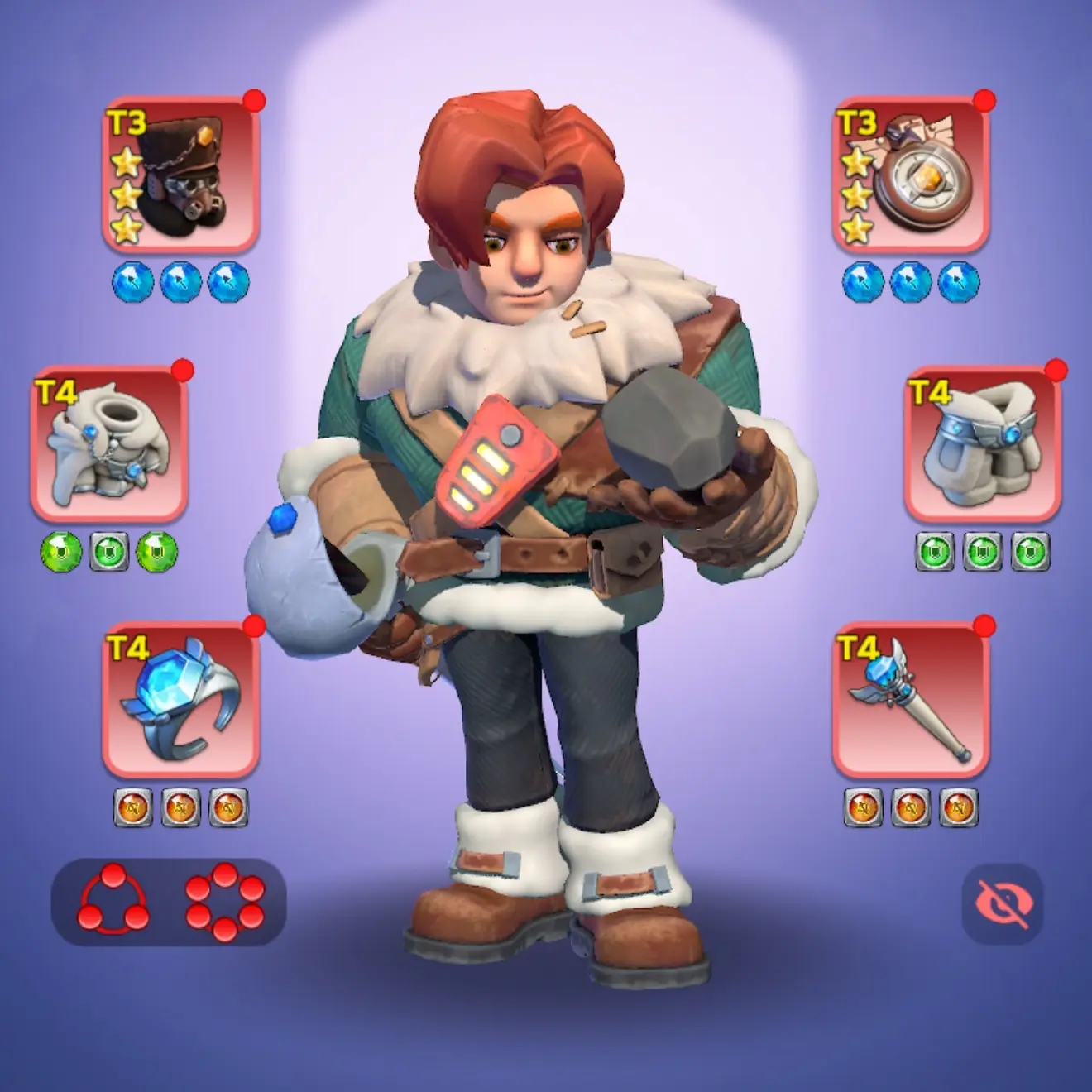Open the T3 pocket watch equipment slot
The width and height of the screenshot is (1092, 1092).
[x=910, y=175]
